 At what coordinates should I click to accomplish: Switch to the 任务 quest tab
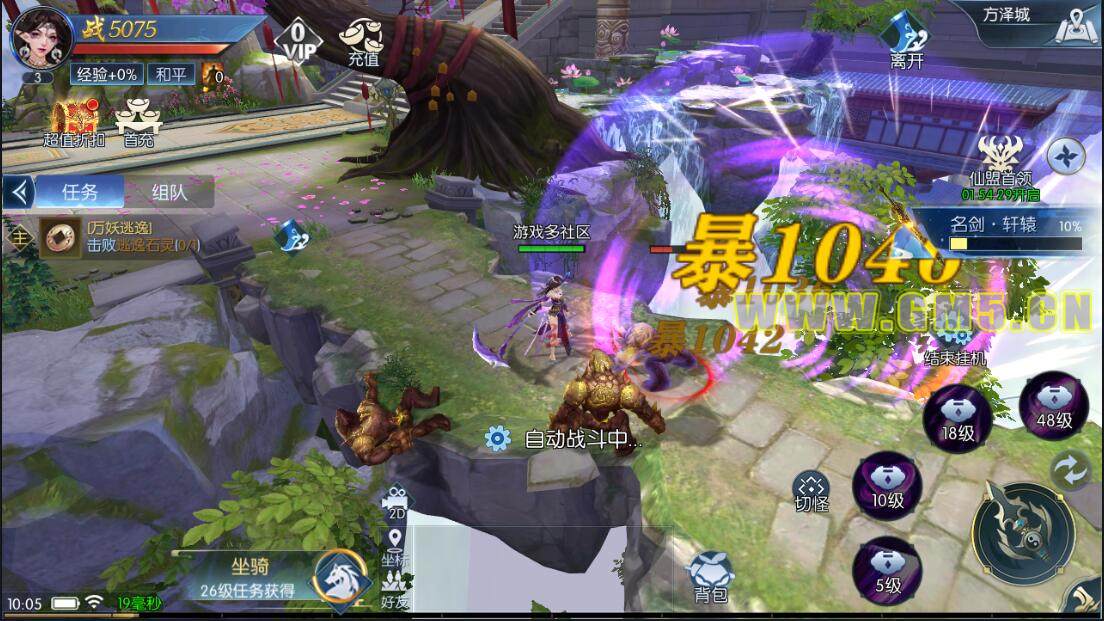point(79,192)
